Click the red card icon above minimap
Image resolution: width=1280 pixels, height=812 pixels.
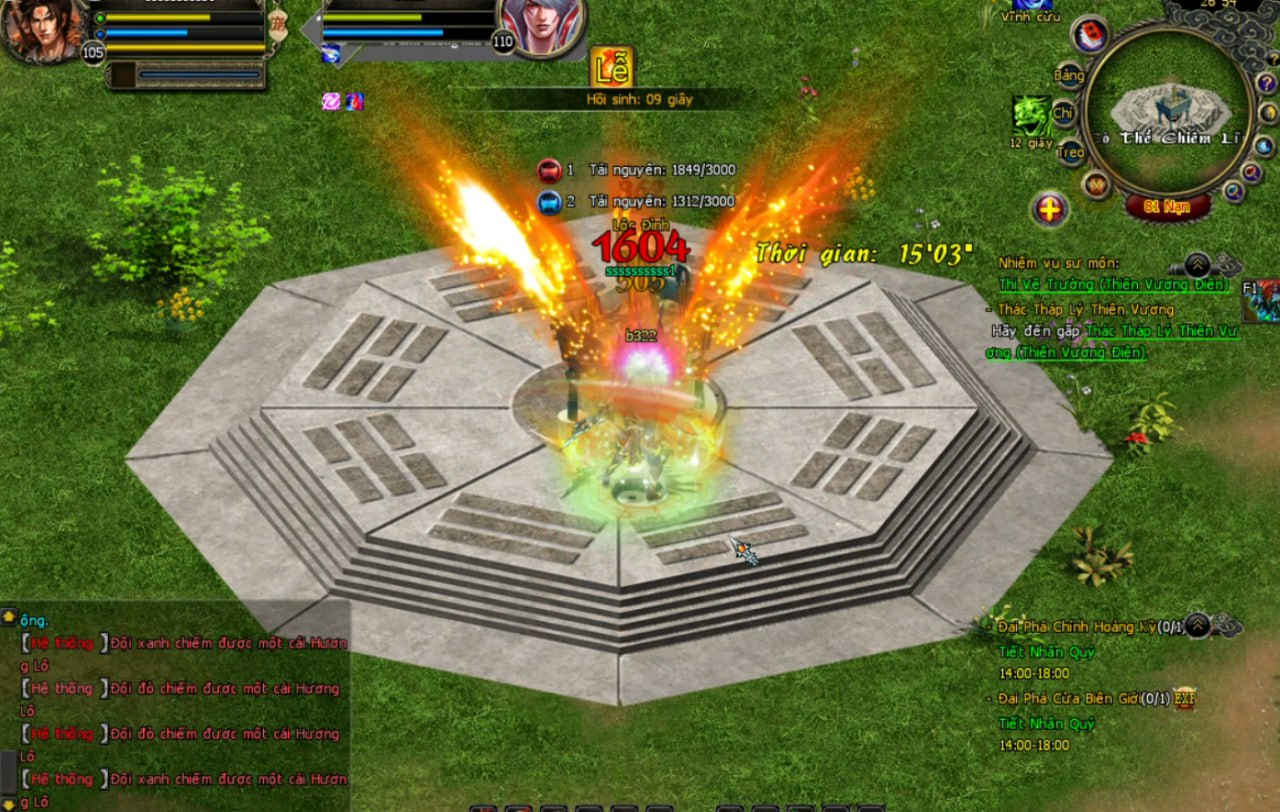click(1090, 35)
